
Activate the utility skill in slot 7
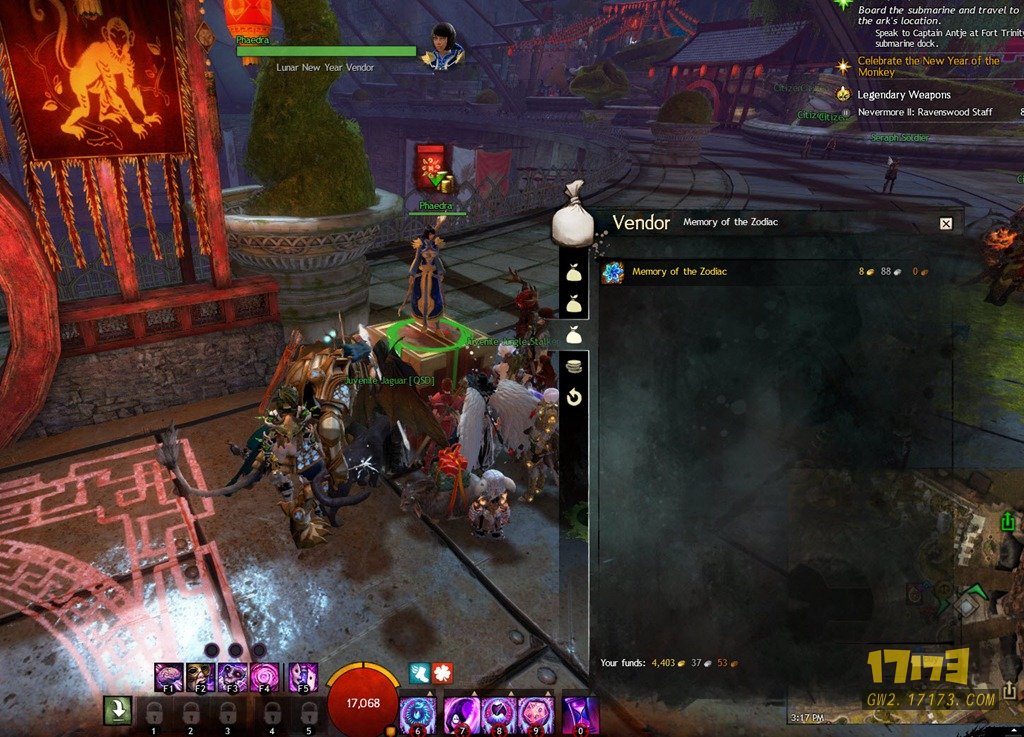[462, 715]
